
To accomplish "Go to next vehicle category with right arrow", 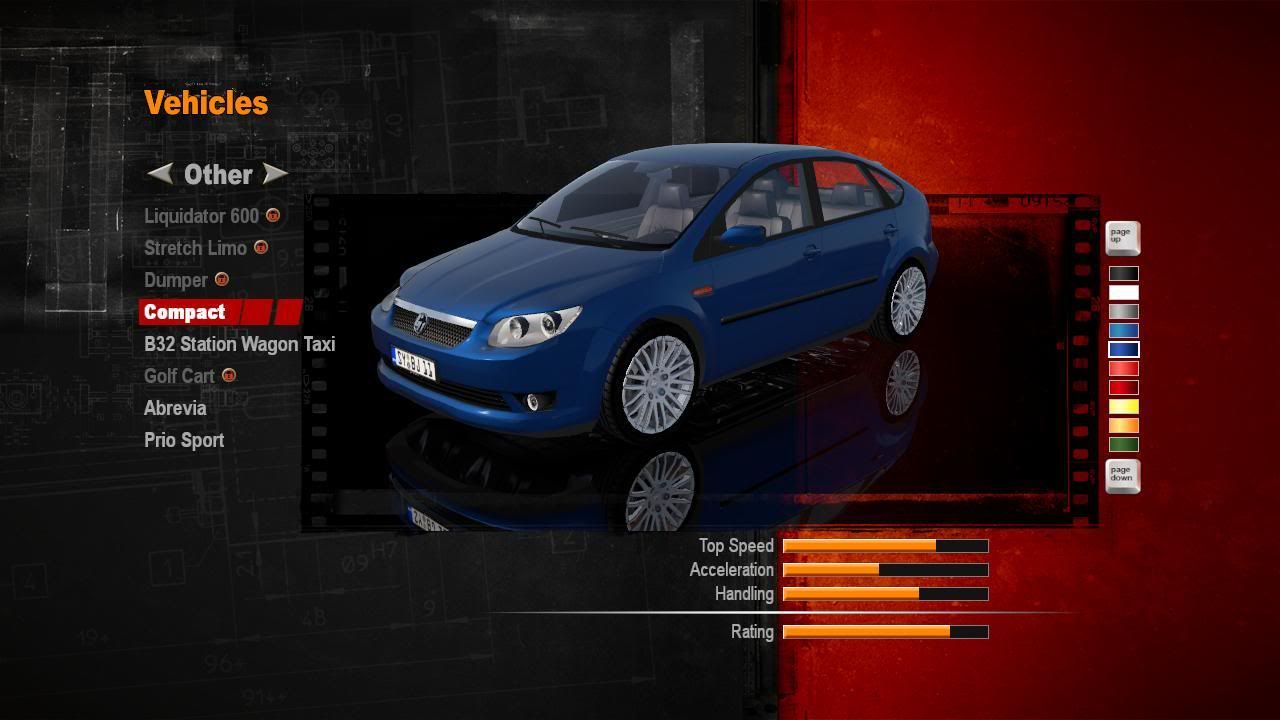I will point(275,174).
